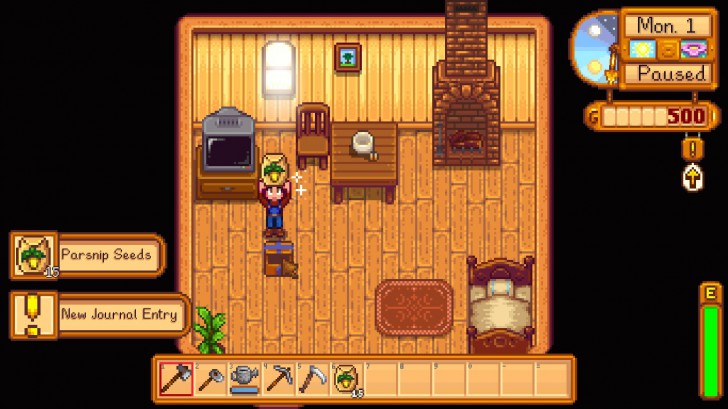The width and height of the screenshot is (728, 409).
Task: Select the axe in the hotbar
Action: [x=177, y=377]
